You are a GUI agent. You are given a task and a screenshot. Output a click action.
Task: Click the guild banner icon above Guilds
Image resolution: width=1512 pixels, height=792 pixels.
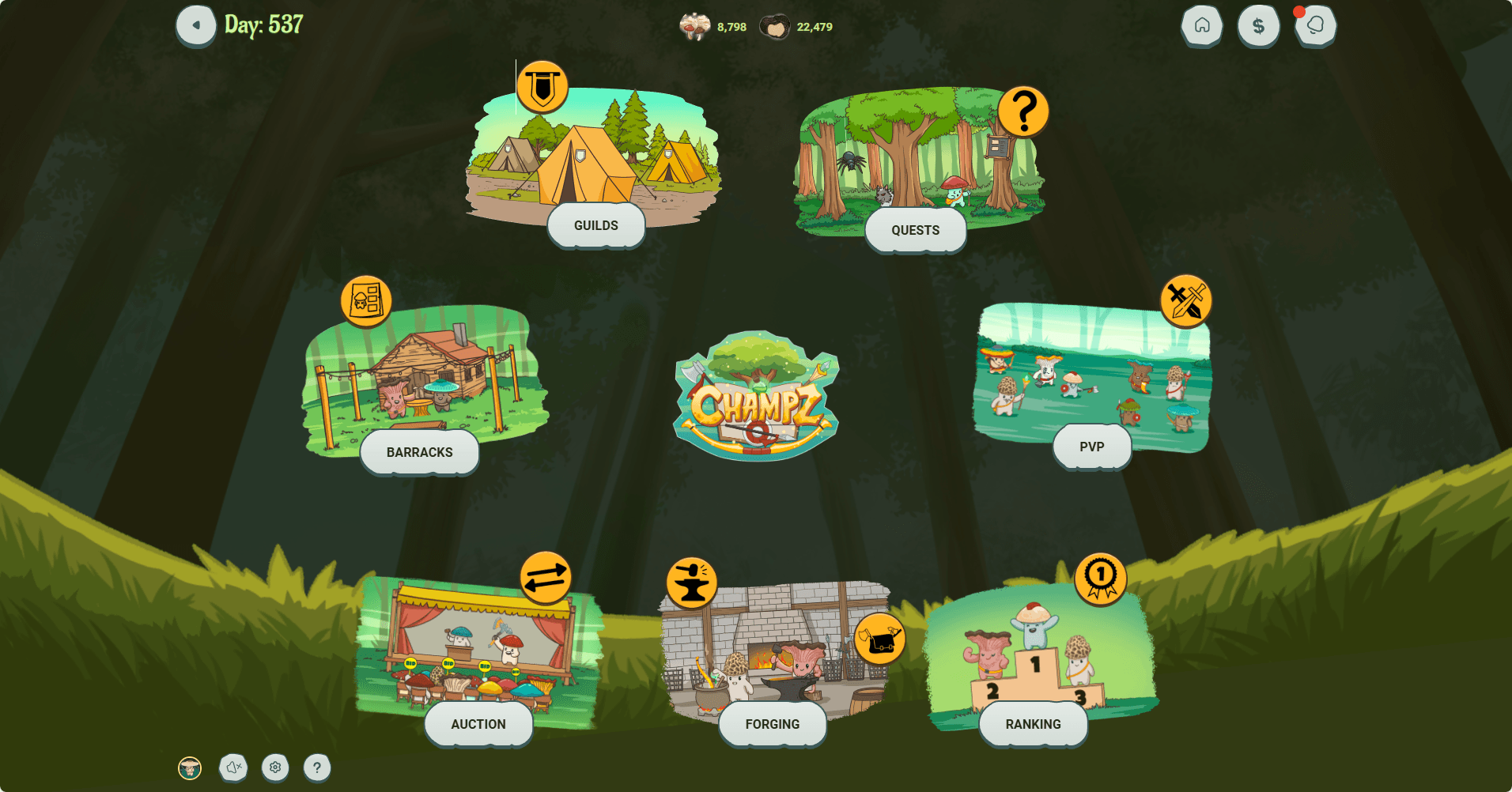pos(542,85)
